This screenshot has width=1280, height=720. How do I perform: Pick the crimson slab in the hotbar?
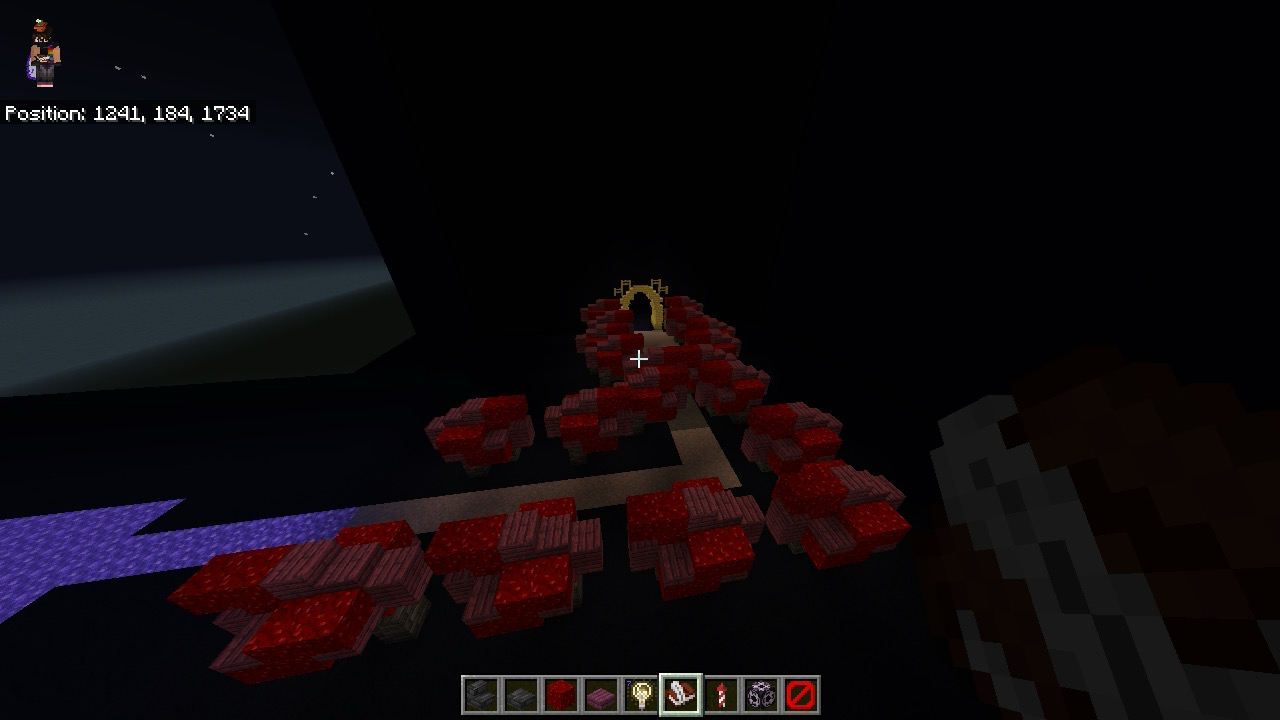tap(601, 695)
